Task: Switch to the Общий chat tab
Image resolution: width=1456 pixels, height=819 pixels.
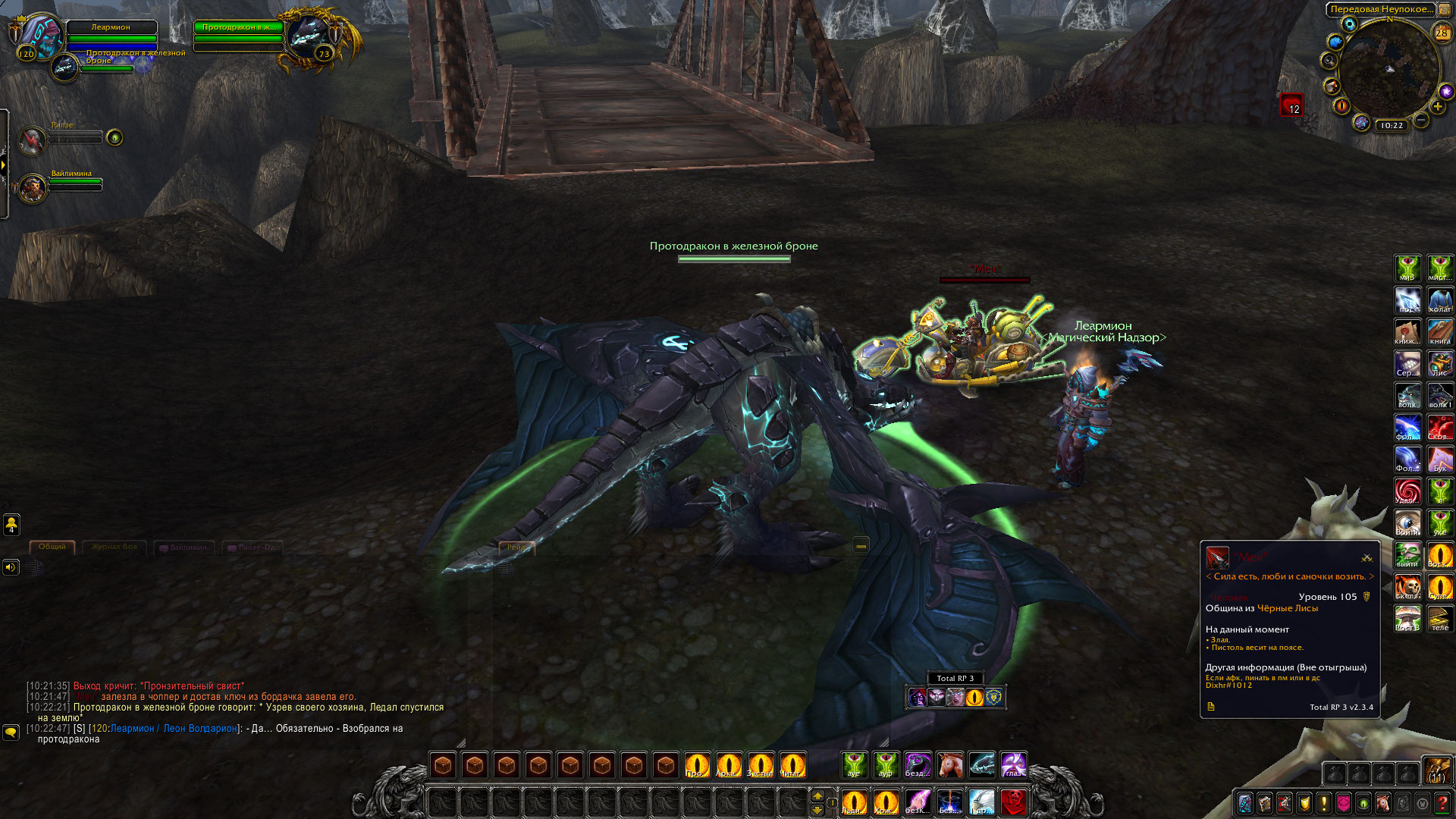Action: (52, 547)
